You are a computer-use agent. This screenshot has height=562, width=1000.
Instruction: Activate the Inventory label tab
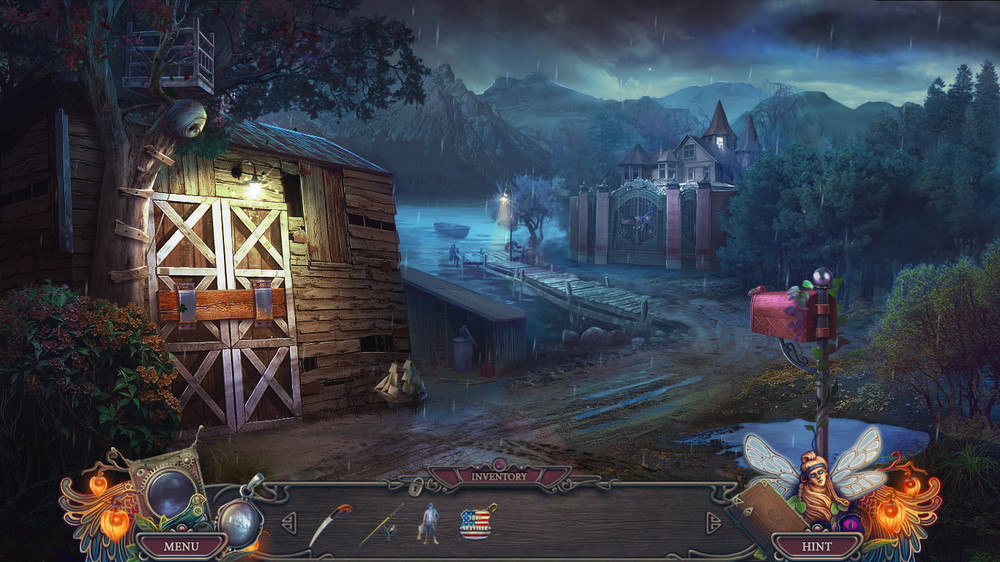coord(499,476)
